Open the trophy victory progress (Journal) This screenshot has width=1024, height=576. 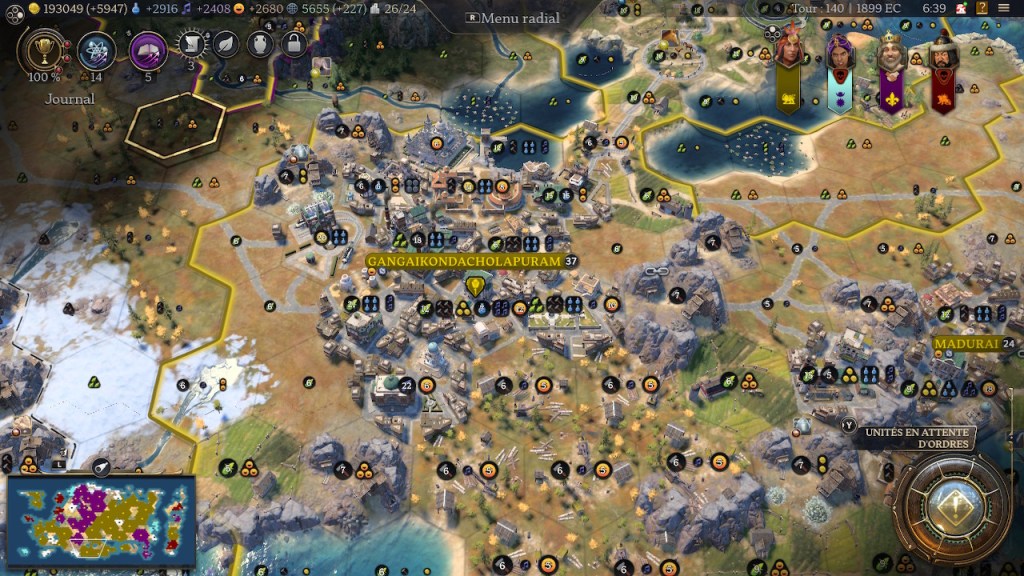pos(43,50)
